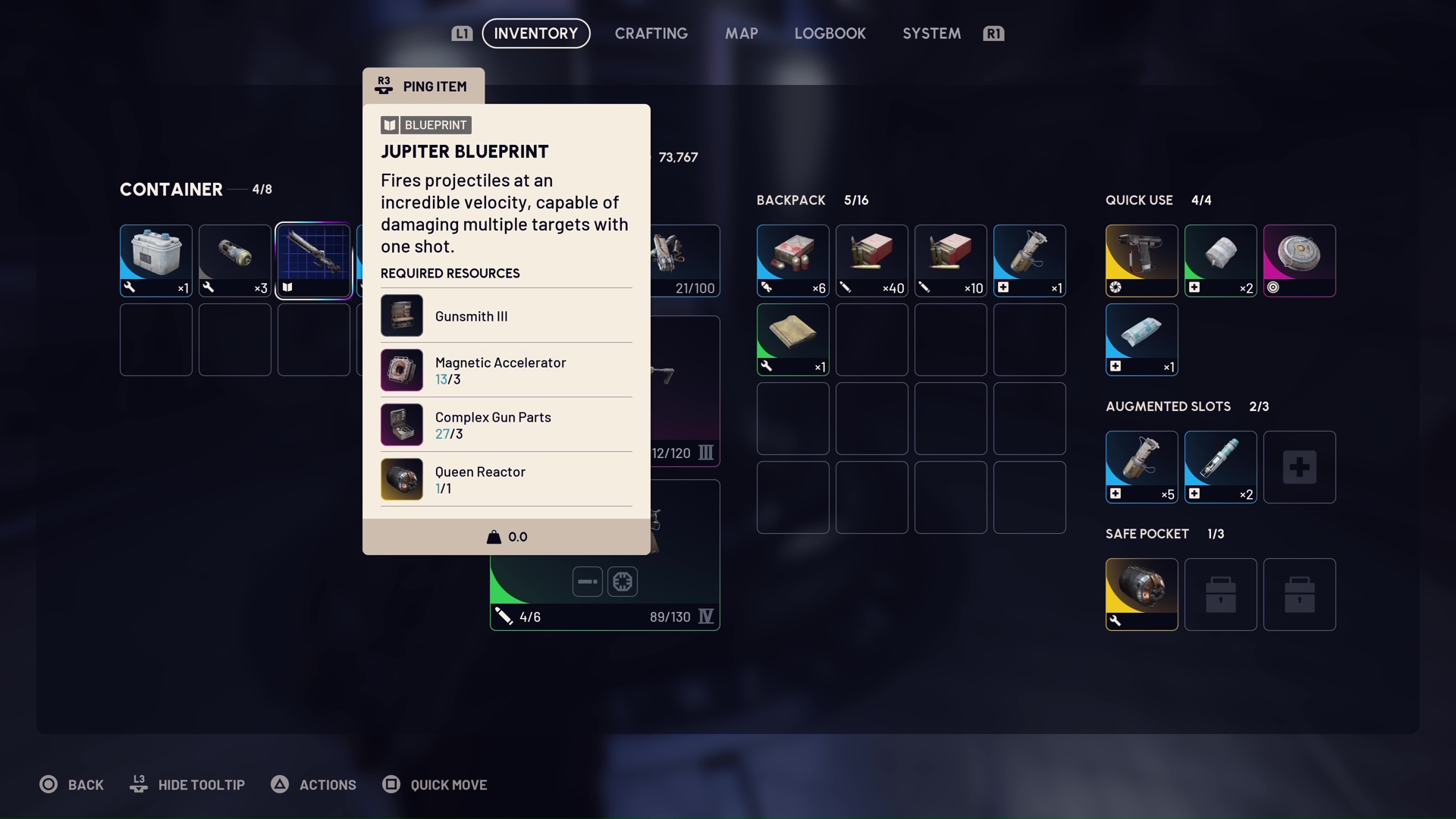Select the Complex Gun Parts resource icon
Screen dimensions: 1456x819
pyautogui.click(x=402, y=425)
